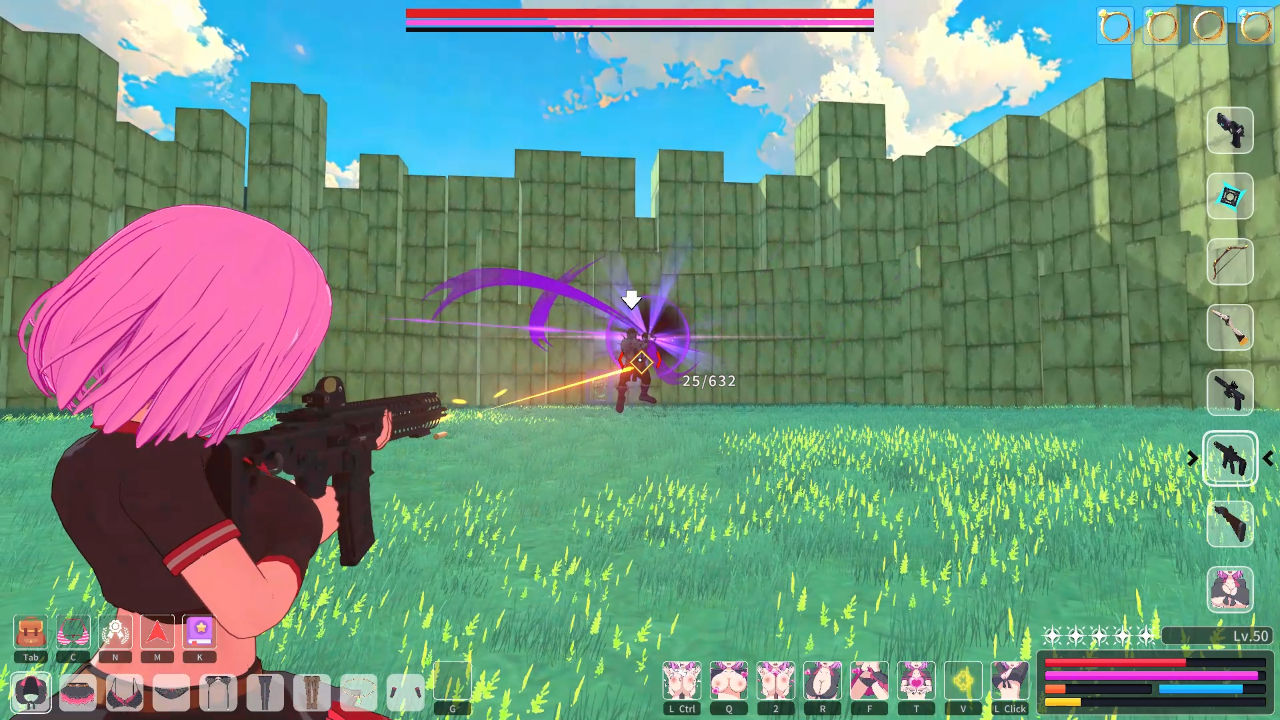
Task: Open the striped bikini outfit menu
Action: click(73, 632)
